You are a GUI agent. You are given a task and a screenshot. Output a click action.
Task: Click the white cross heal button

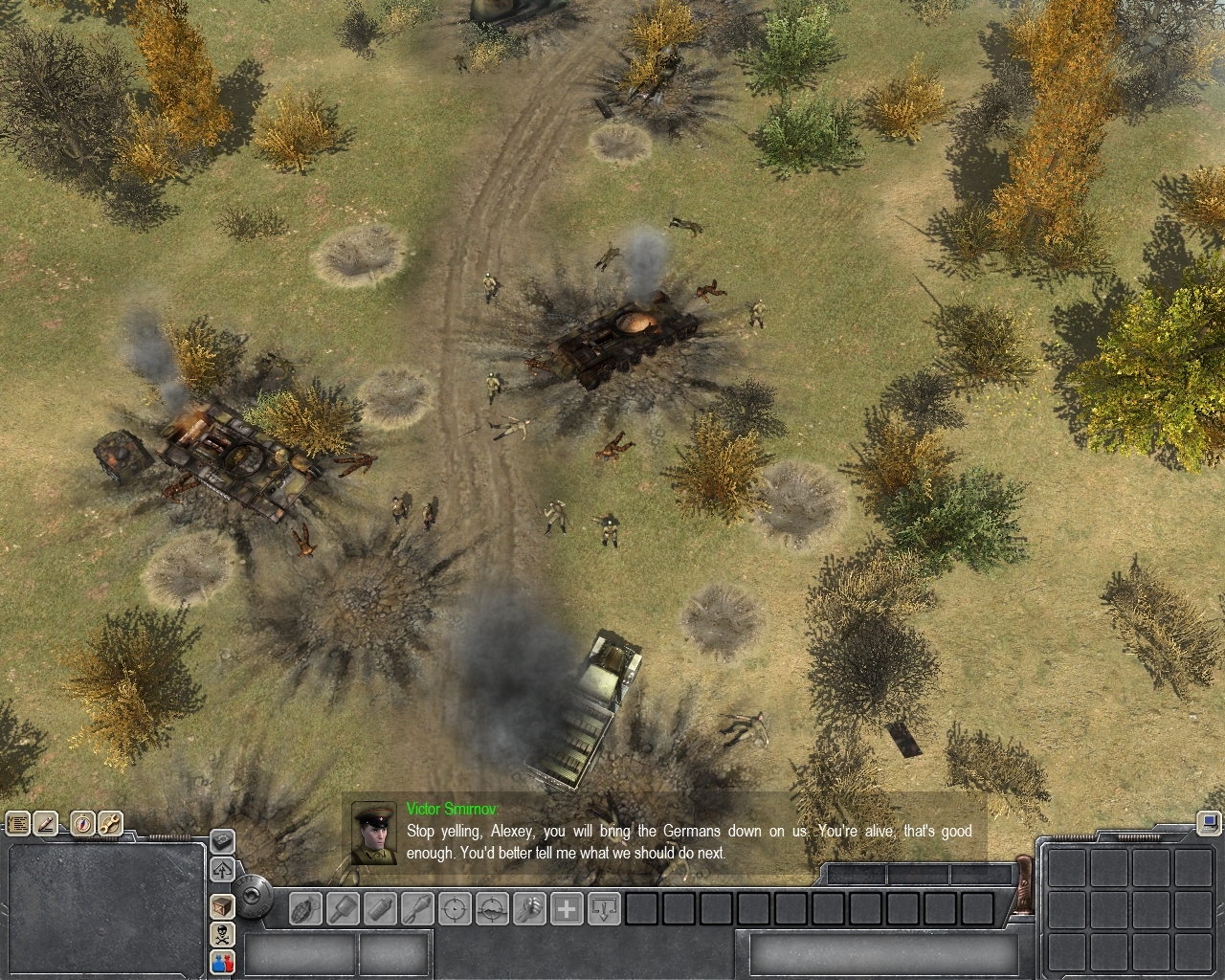tap(567, 908)
